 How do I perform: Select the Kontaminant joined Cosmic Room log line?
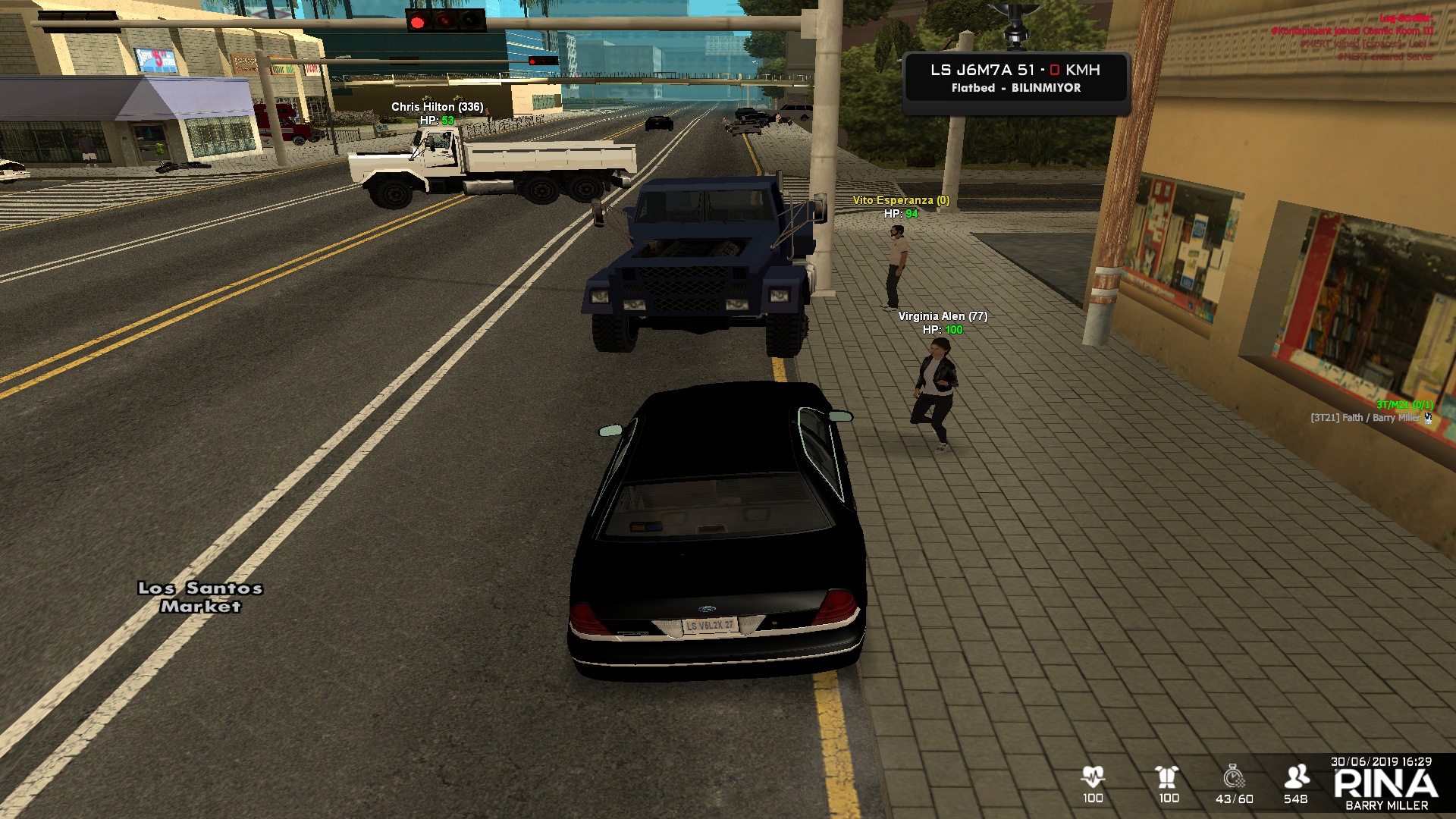click(1352, 31)
